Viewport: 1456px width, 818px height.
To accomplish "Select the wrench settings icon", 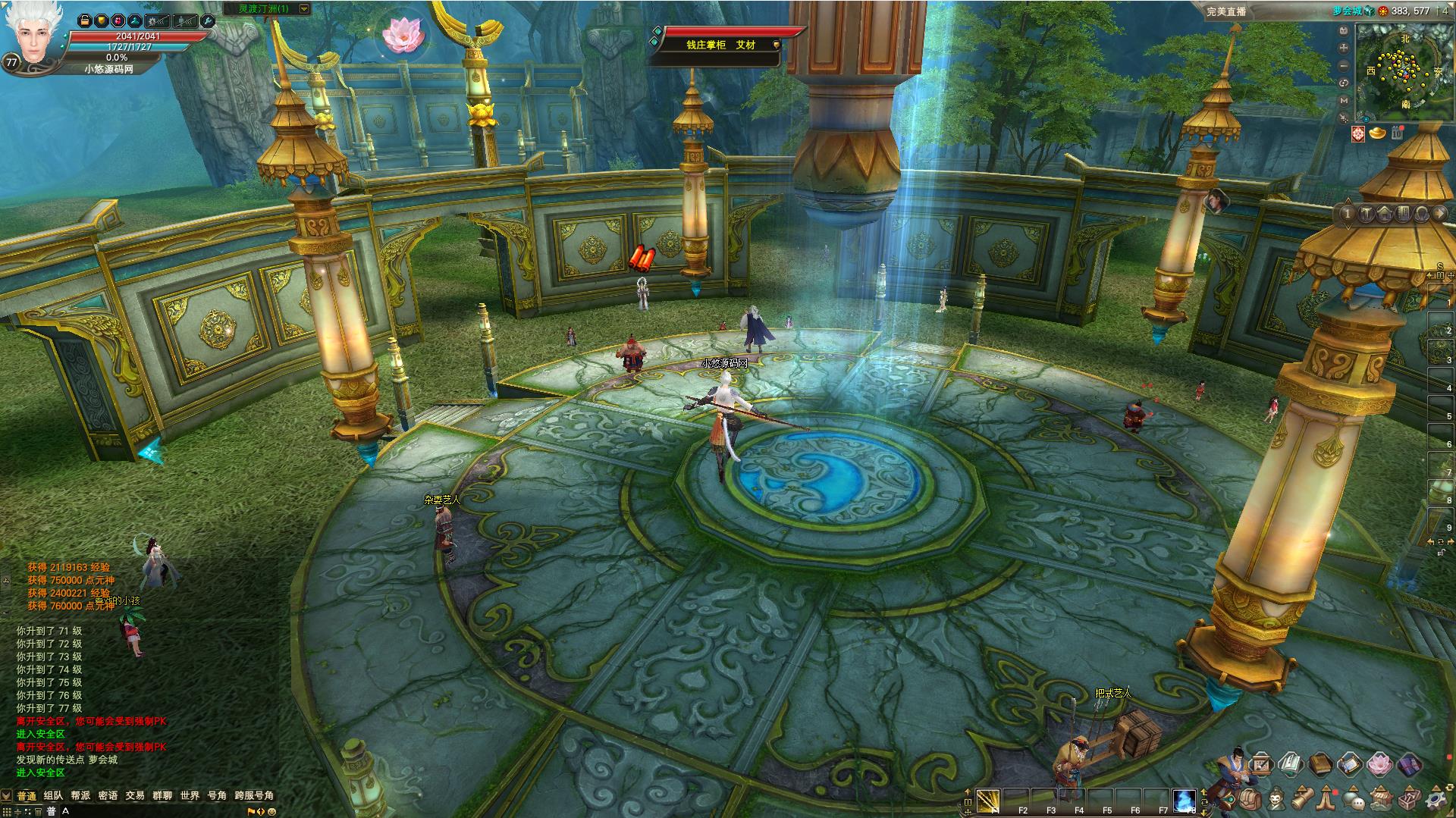I will point(207,20).
